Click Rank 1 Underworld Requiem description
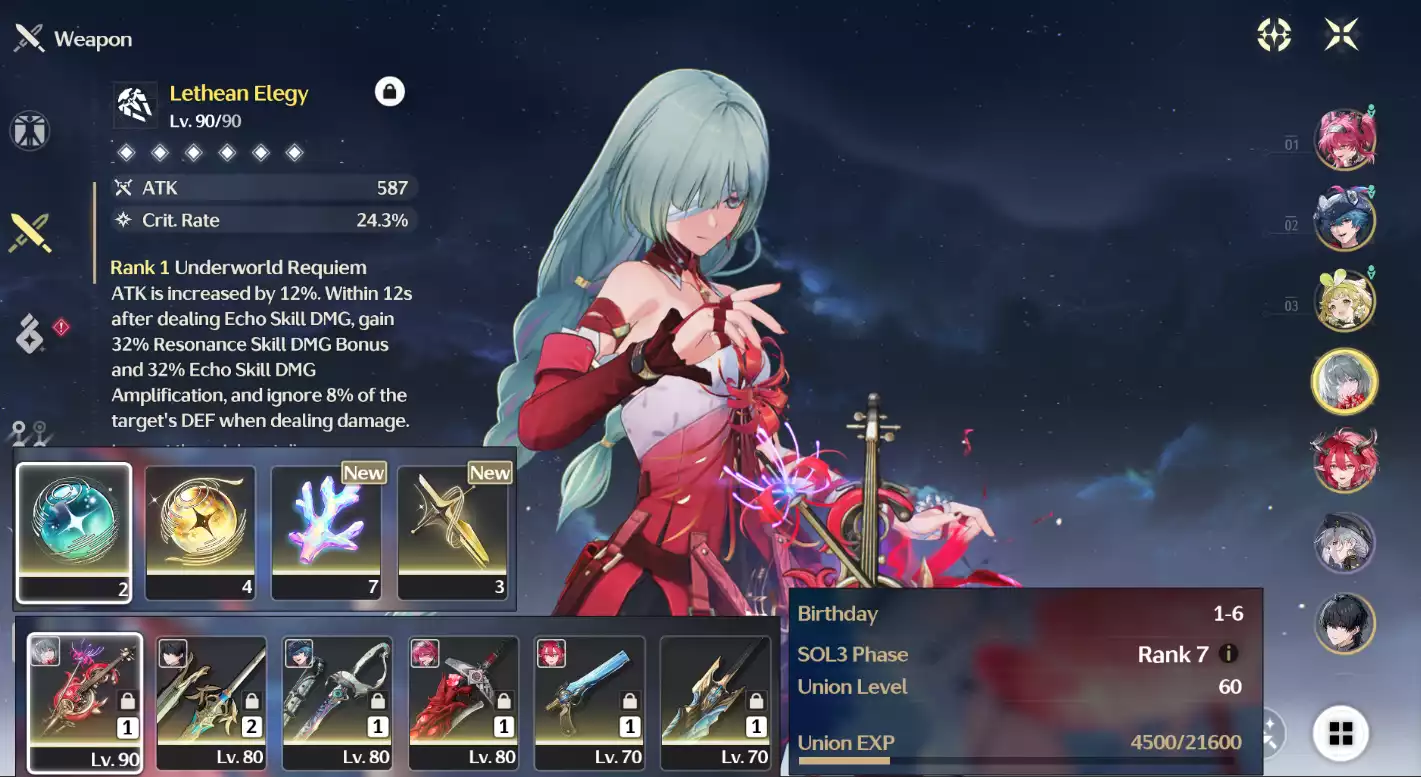 (238, 267)
